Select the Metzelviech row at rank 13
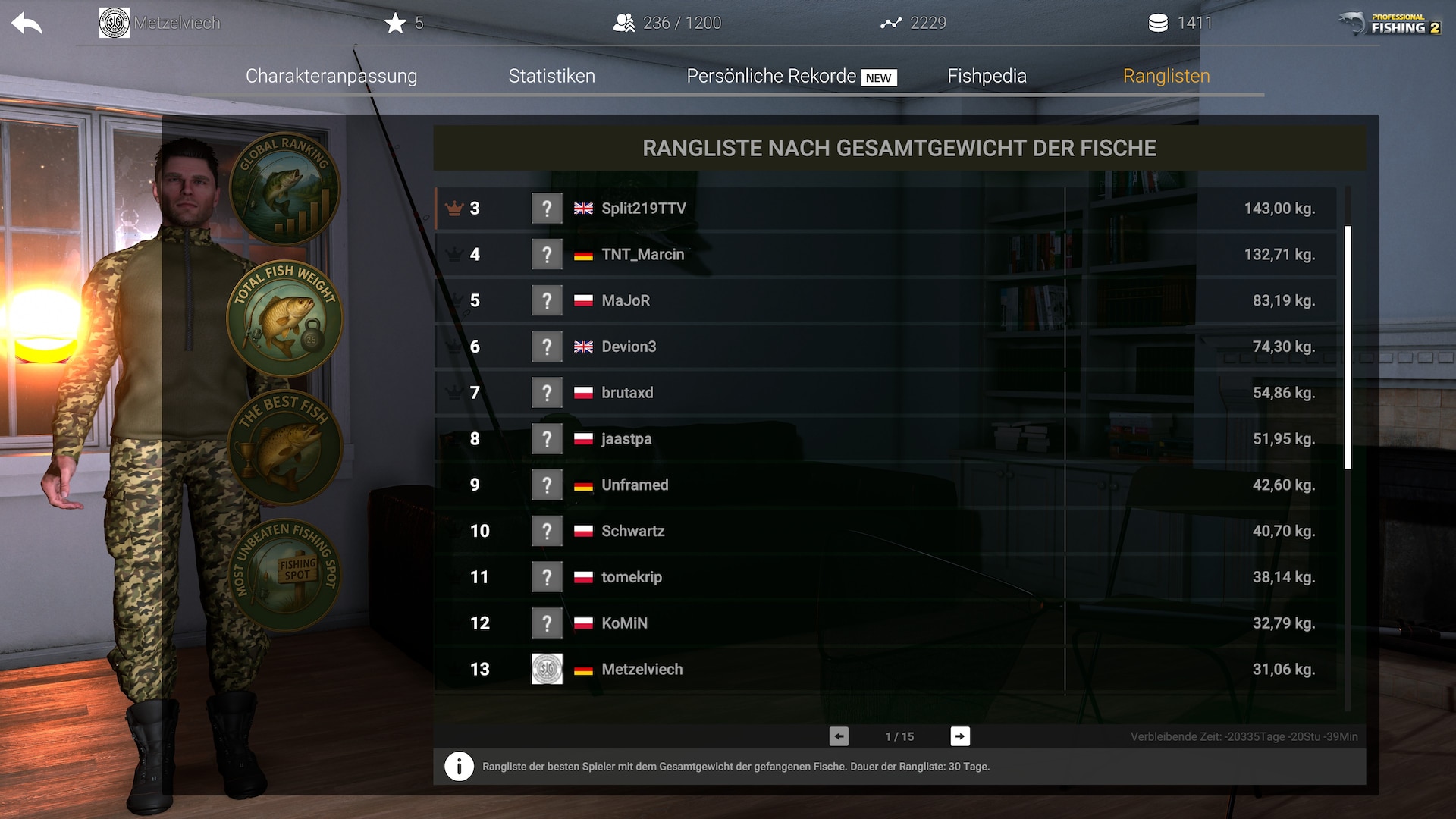This screenshot has width=1456, height=819. [886, 670]
